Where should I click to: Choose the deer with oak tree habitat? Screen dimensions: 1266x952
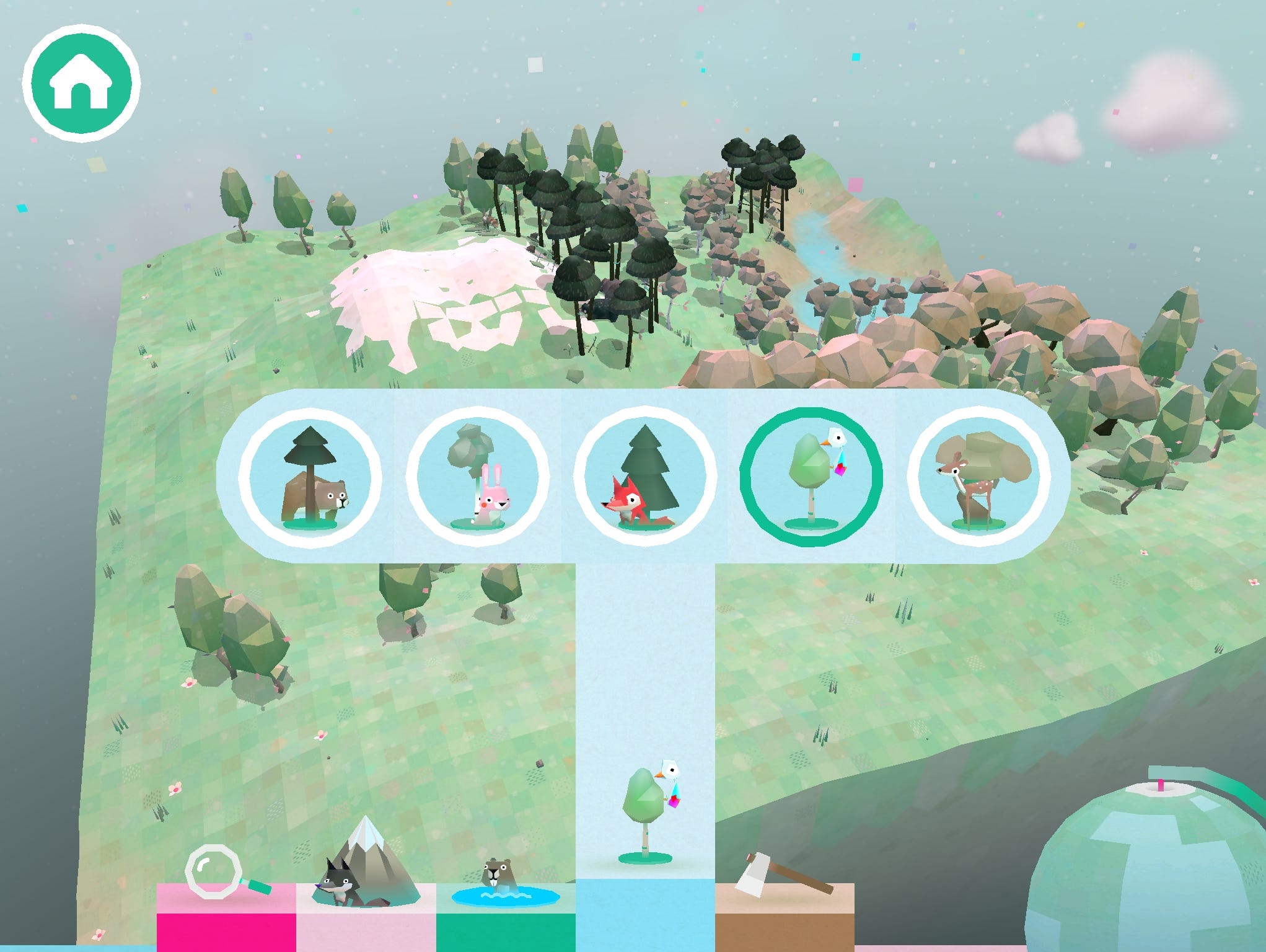click(x=978, y=477)
